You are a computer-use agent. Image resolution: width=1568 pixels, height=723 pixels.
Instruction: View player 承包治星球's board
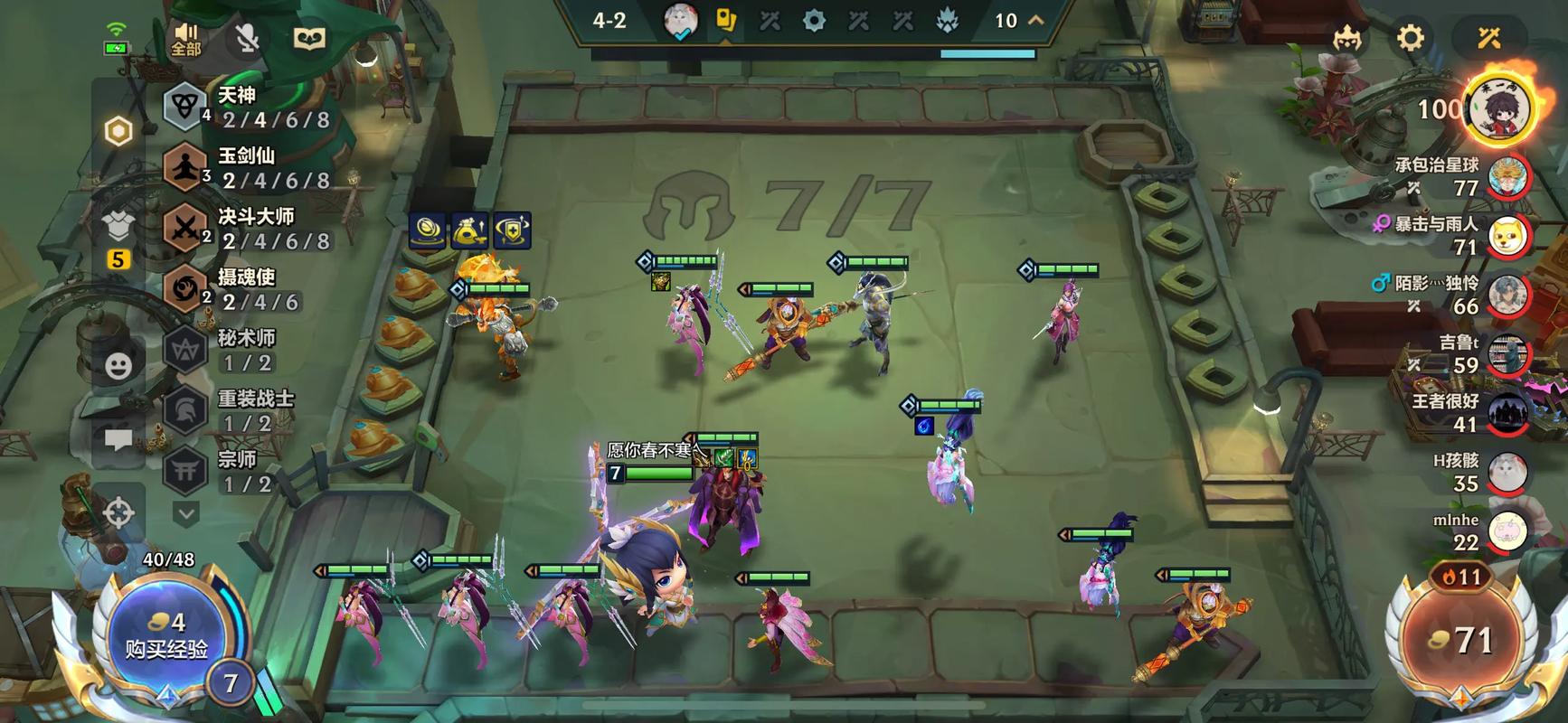coord(1507,176)
